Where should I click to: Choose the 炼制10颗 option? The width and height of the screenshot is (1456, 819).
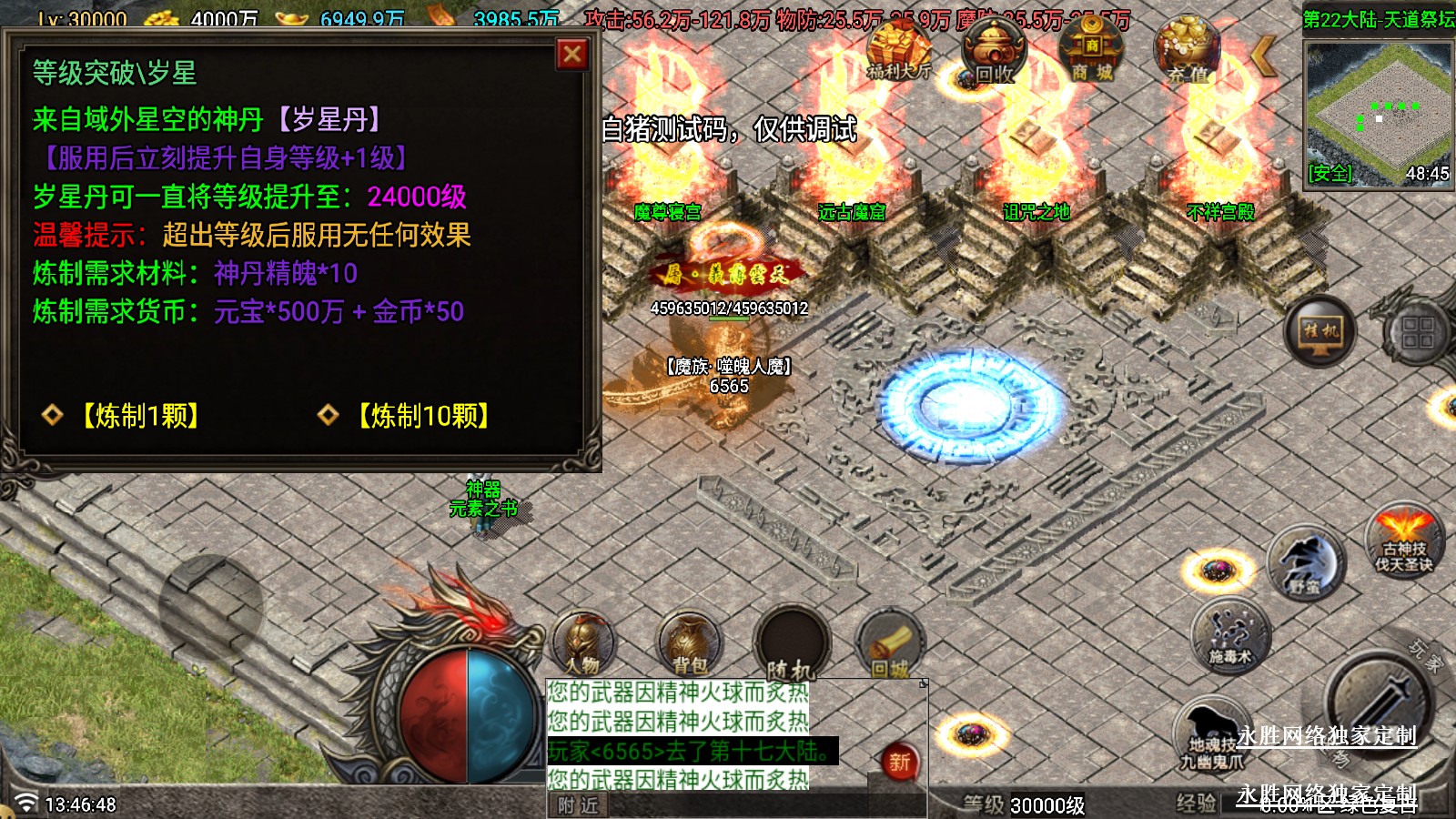click(x=423, y=416)
